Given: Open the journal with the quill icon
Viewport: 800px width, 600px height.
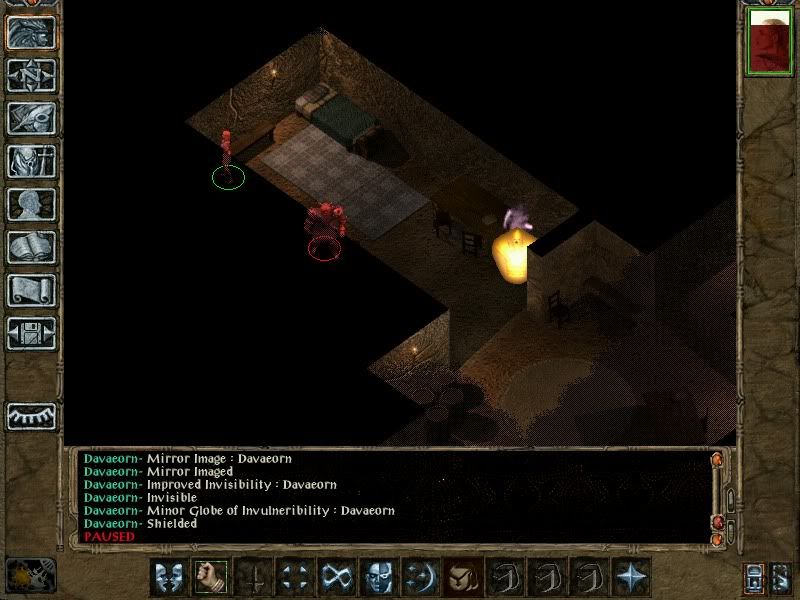Looking at the screenshot, I should (x=32, y=118).
